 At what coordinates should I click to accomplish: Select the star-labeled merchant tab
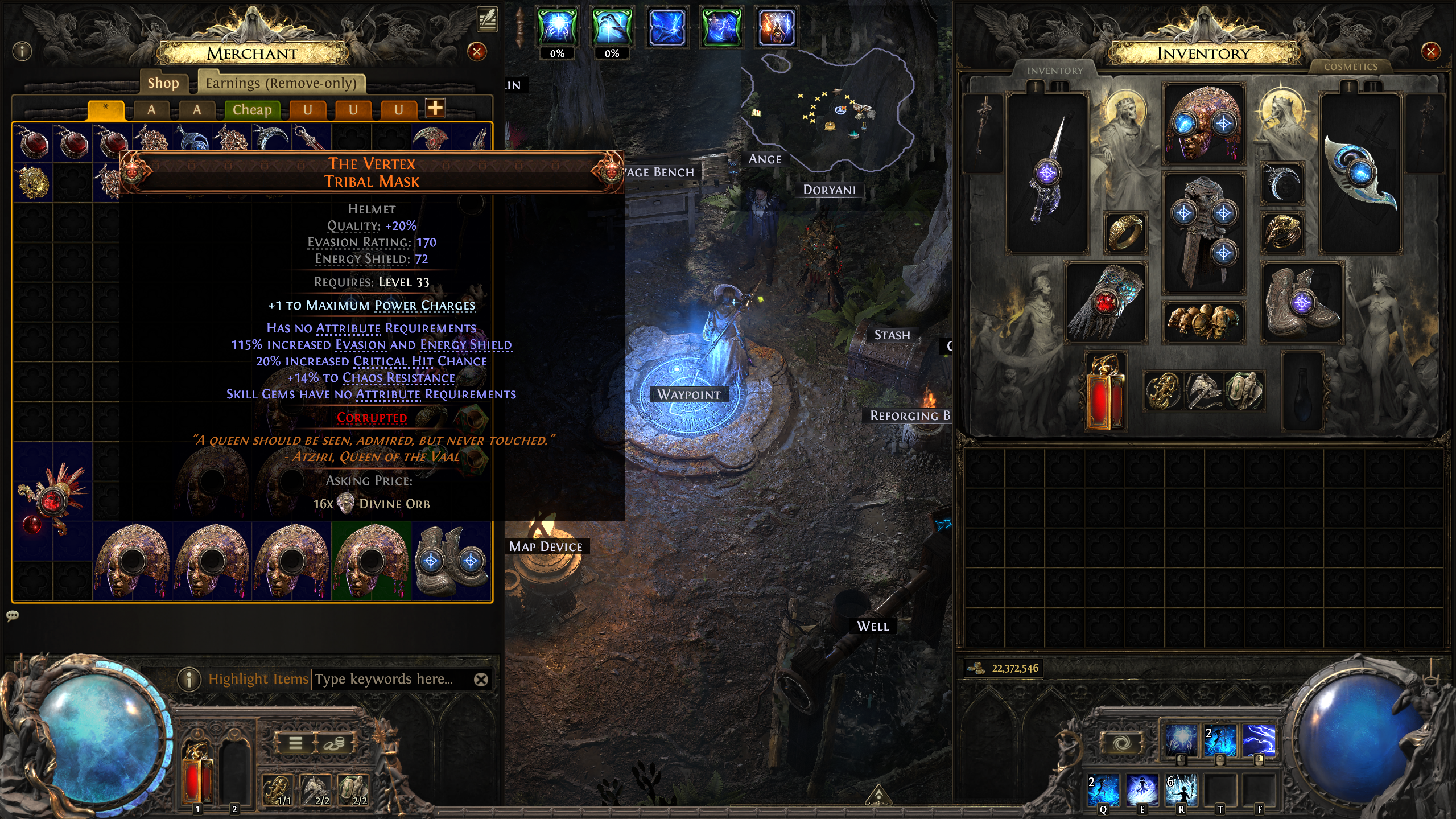106,109
